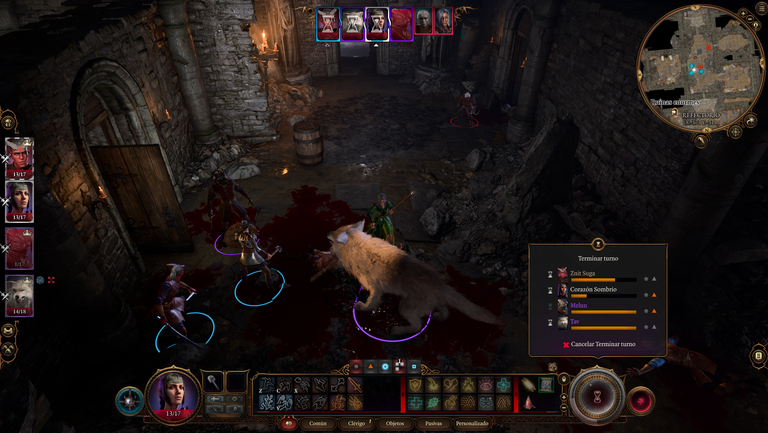
Task: Switch to the Clérigo hotbar tab
Action: coord(357,424)
